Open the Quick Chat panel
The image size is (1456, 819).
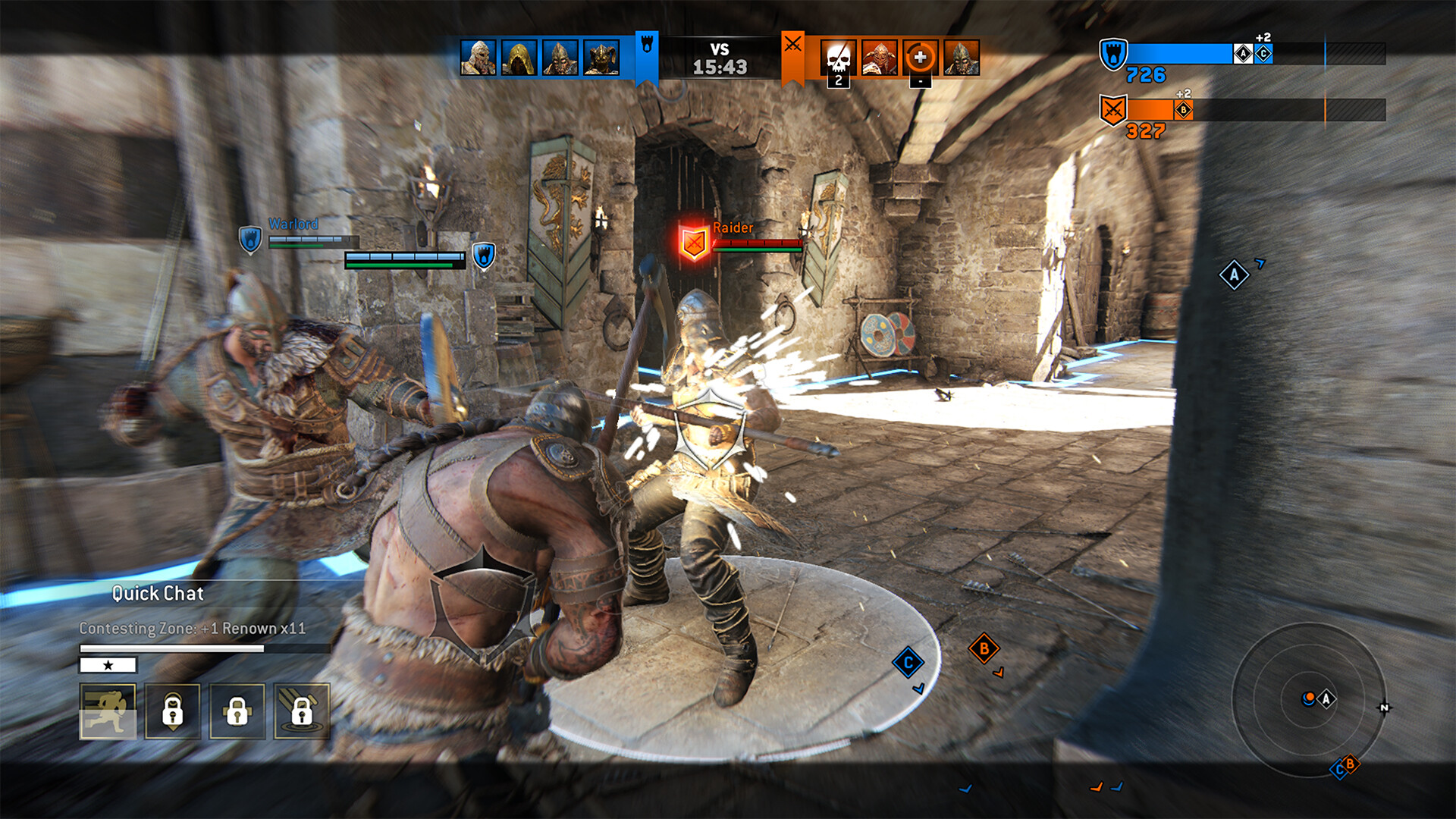(157, 594)
